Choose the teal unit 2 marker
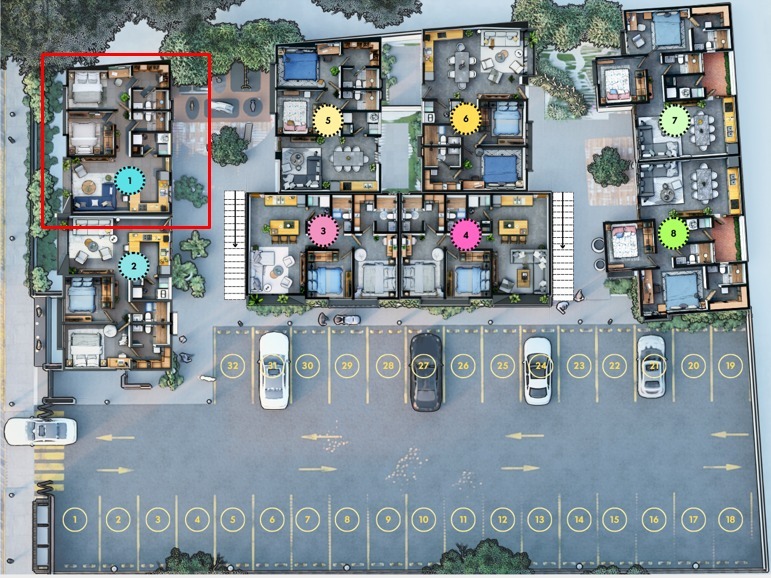This screenshot has height=578, width=771. click(x=133, y=266)
